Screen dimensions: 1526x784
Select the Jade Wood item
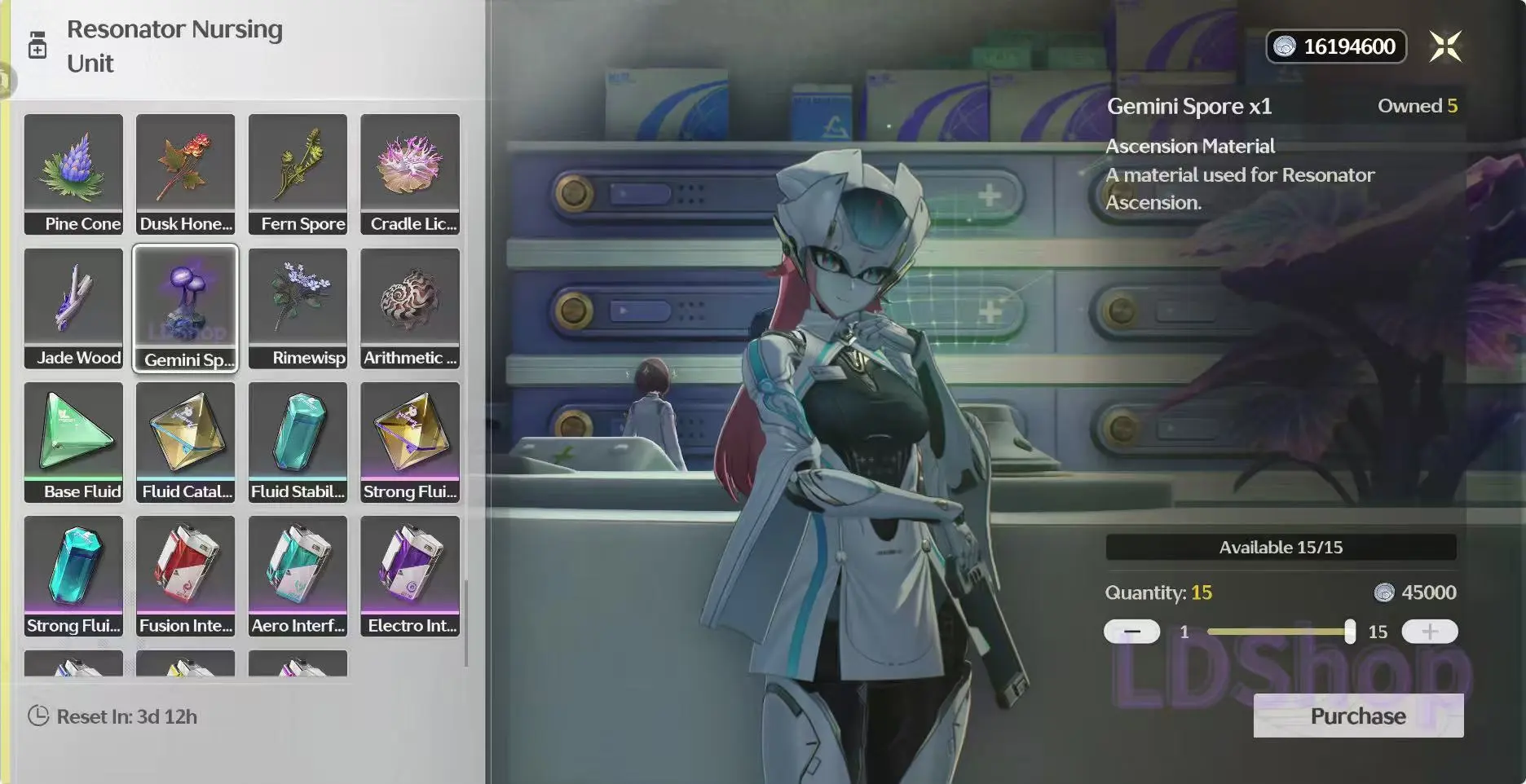click(x=73, y=307)
